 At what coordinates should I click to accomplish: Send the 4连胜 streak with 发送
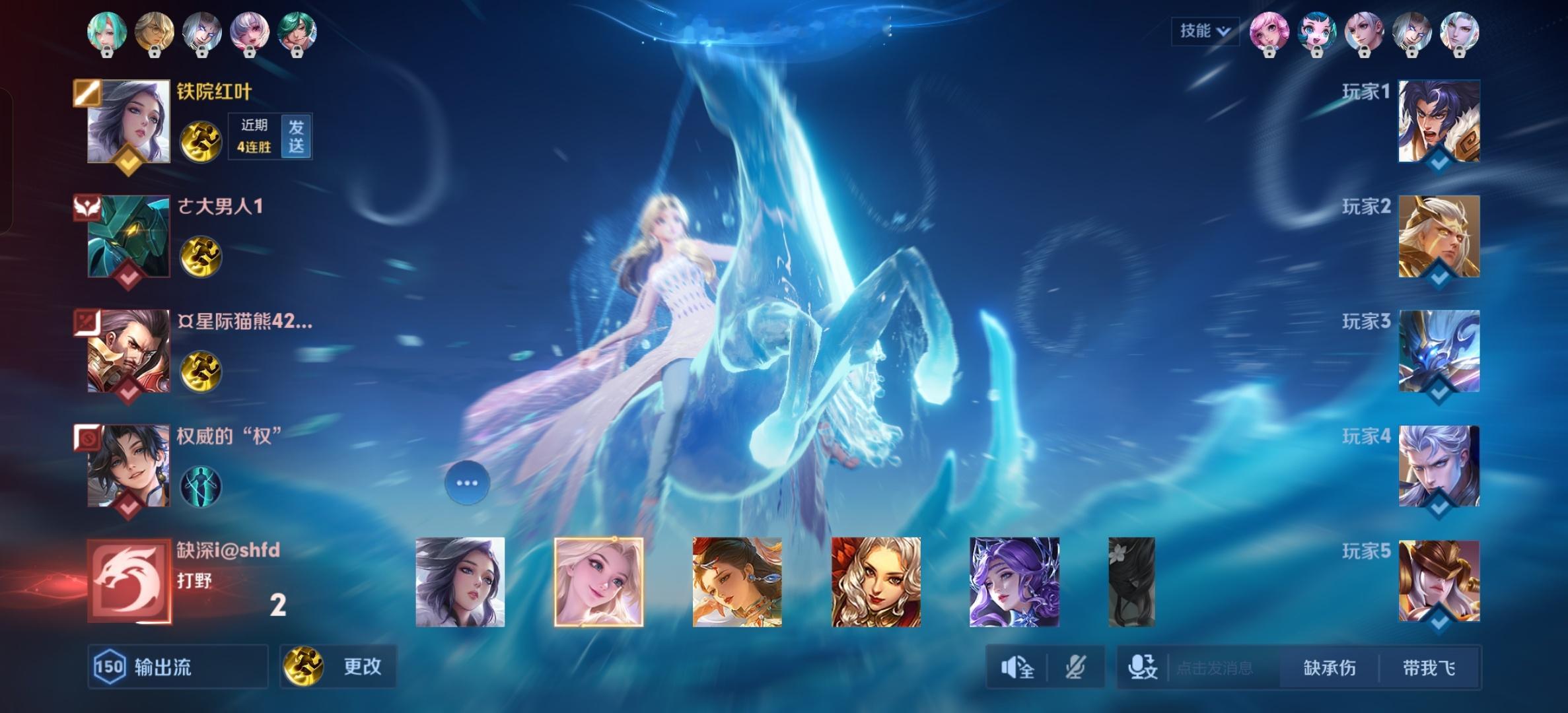pos(296,136)
